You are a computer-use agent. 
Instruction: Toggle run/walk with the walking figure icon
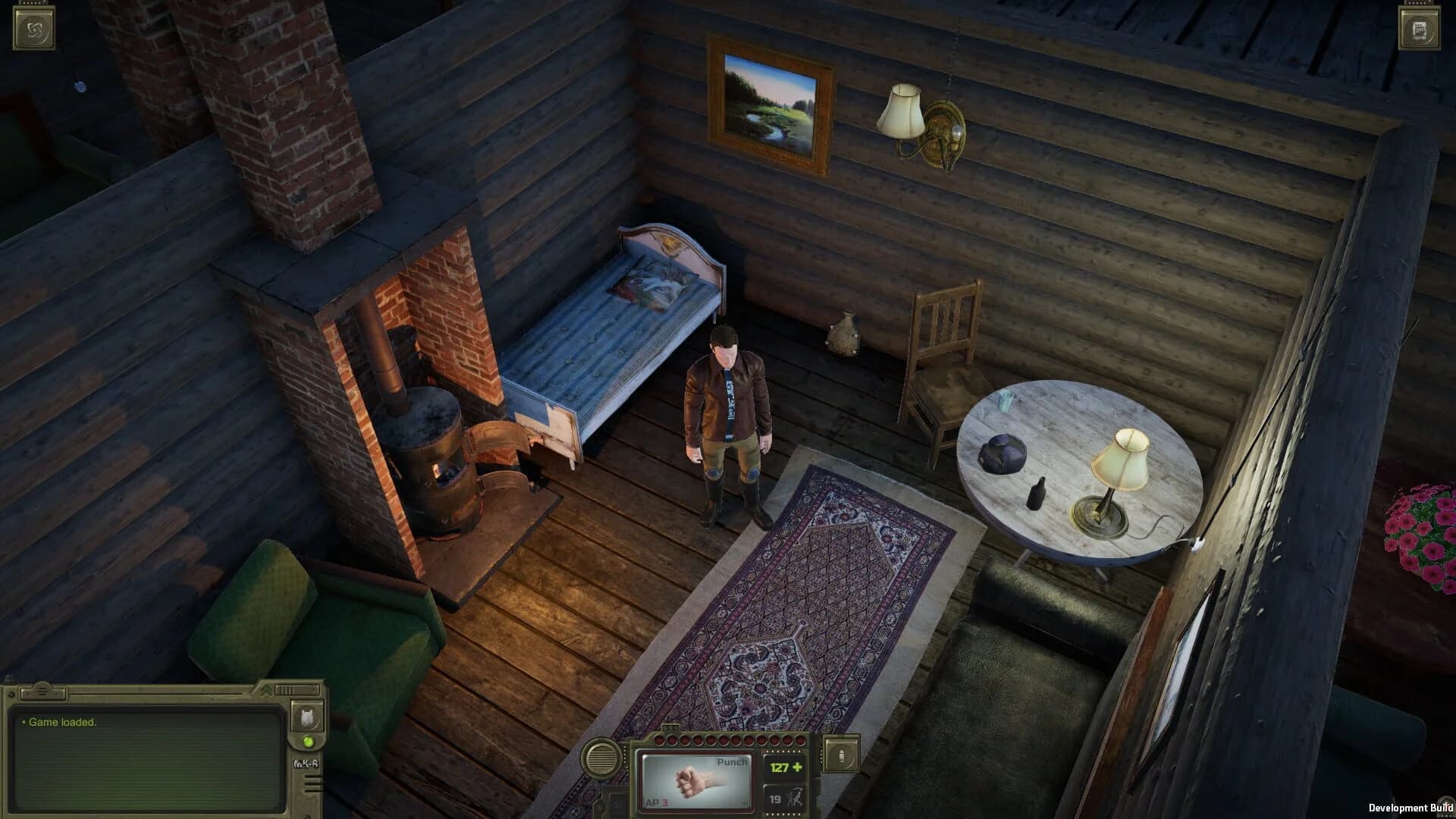[795, 797]
